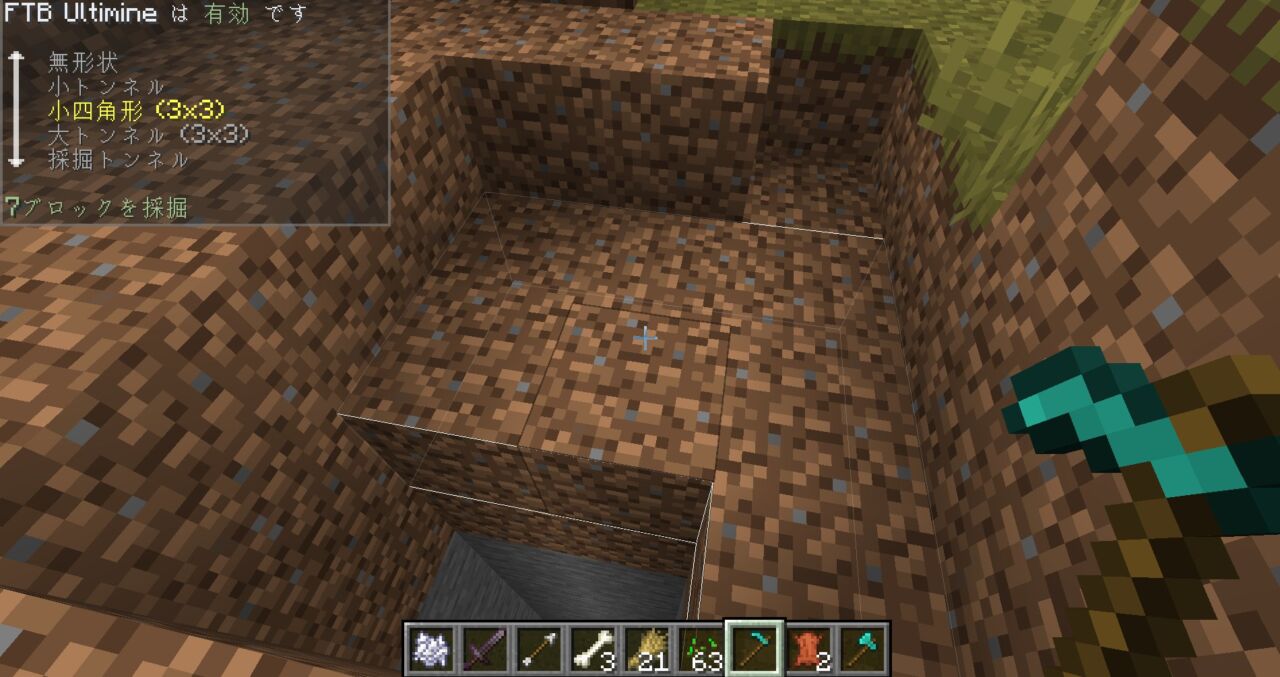Image resolution: width=1280 pixels, height=677 pixels.
Task: Pick the bone stack slot
Action: pyautogui.click(x=594, y=648)
